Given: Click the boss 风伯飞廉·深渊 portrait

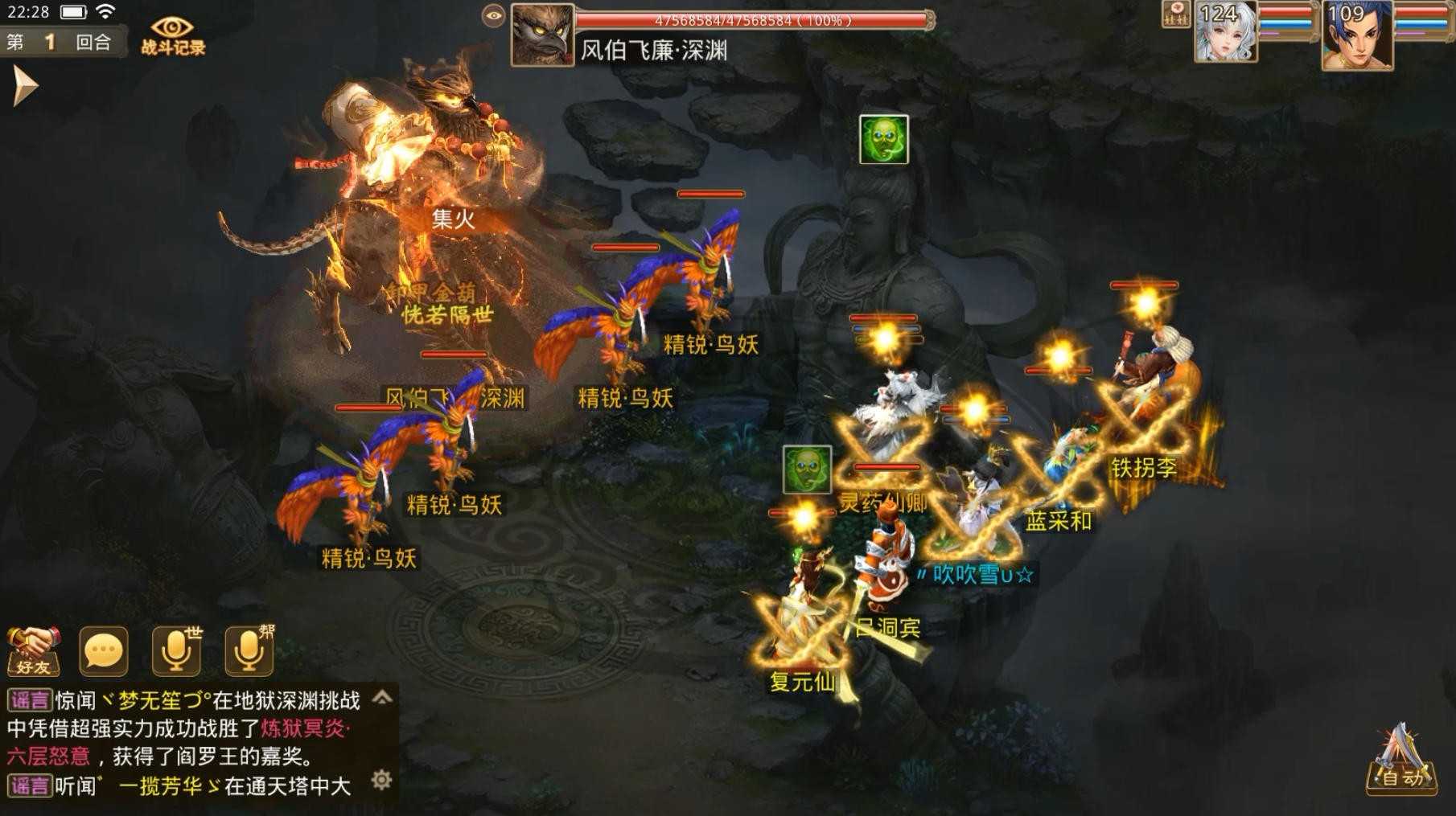Looking at the screenshot, I should click(x=542, y=34).
